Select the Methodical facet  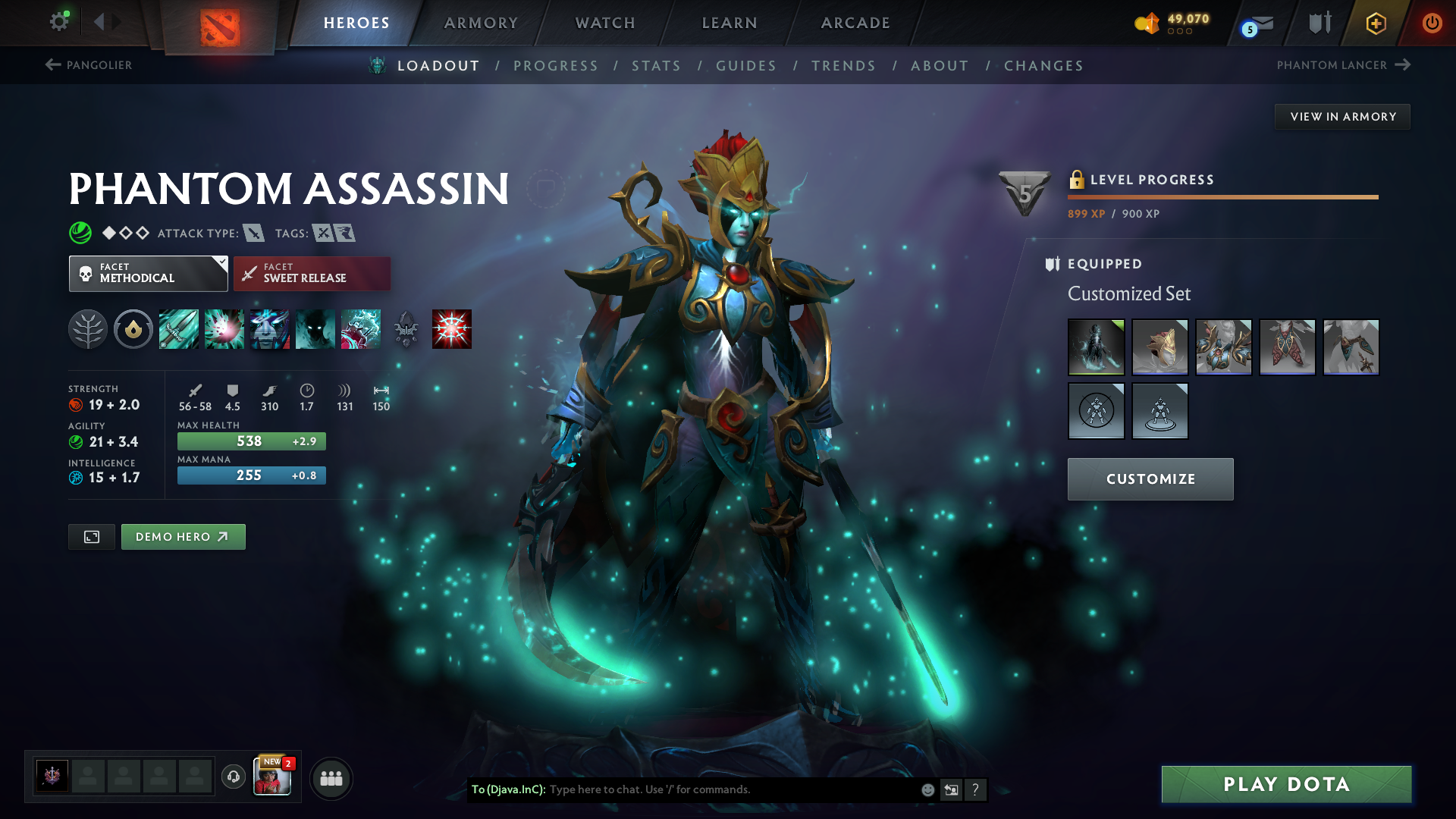[148, 274]
